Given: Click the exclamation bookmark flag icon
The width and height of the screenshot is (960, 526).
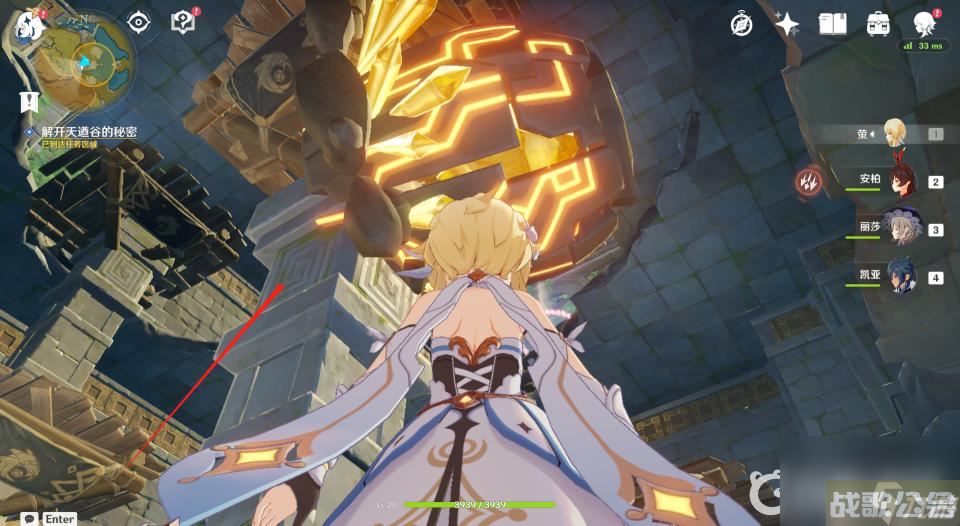Looking at the screenshot, I should (x=28, y=101).
